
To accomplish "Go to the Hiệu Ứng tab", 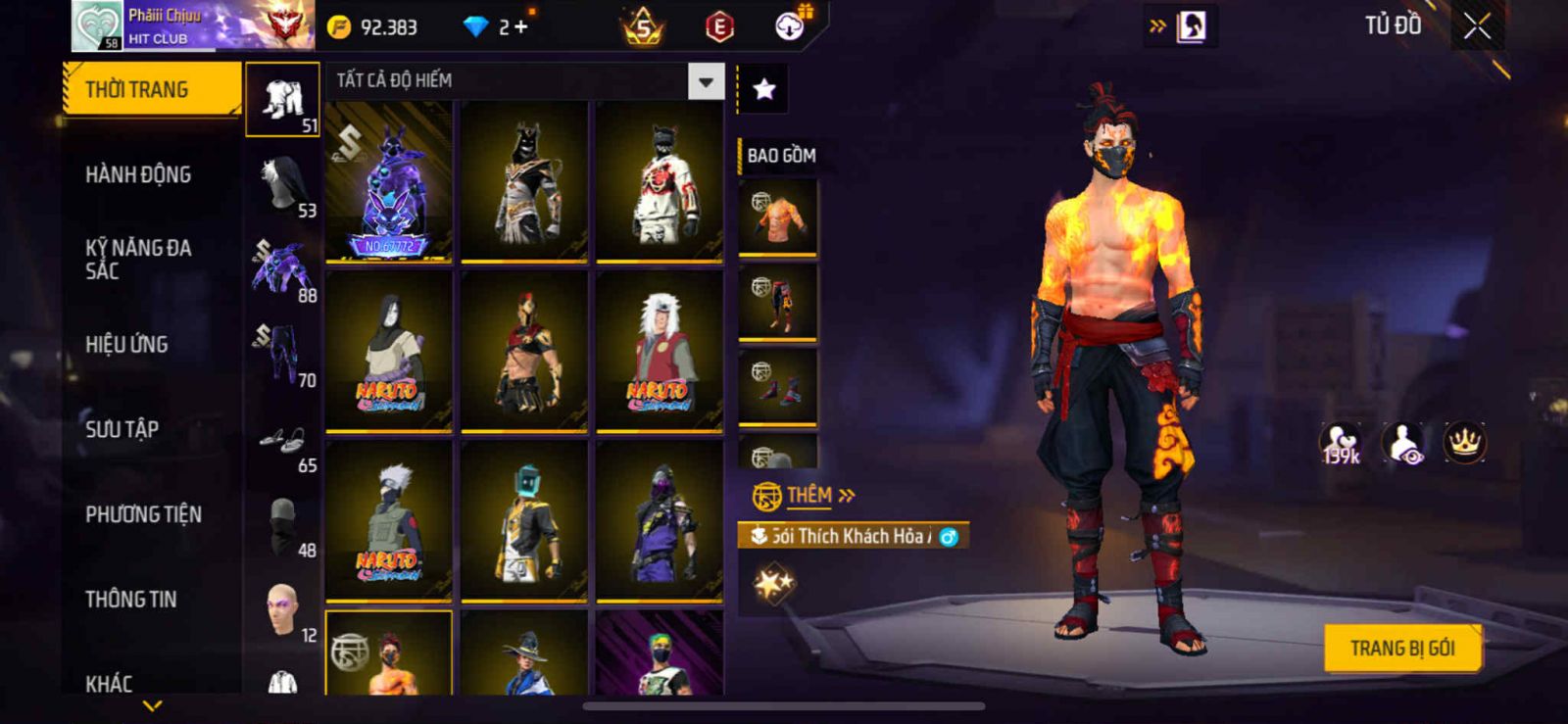I will click(126, 345).
